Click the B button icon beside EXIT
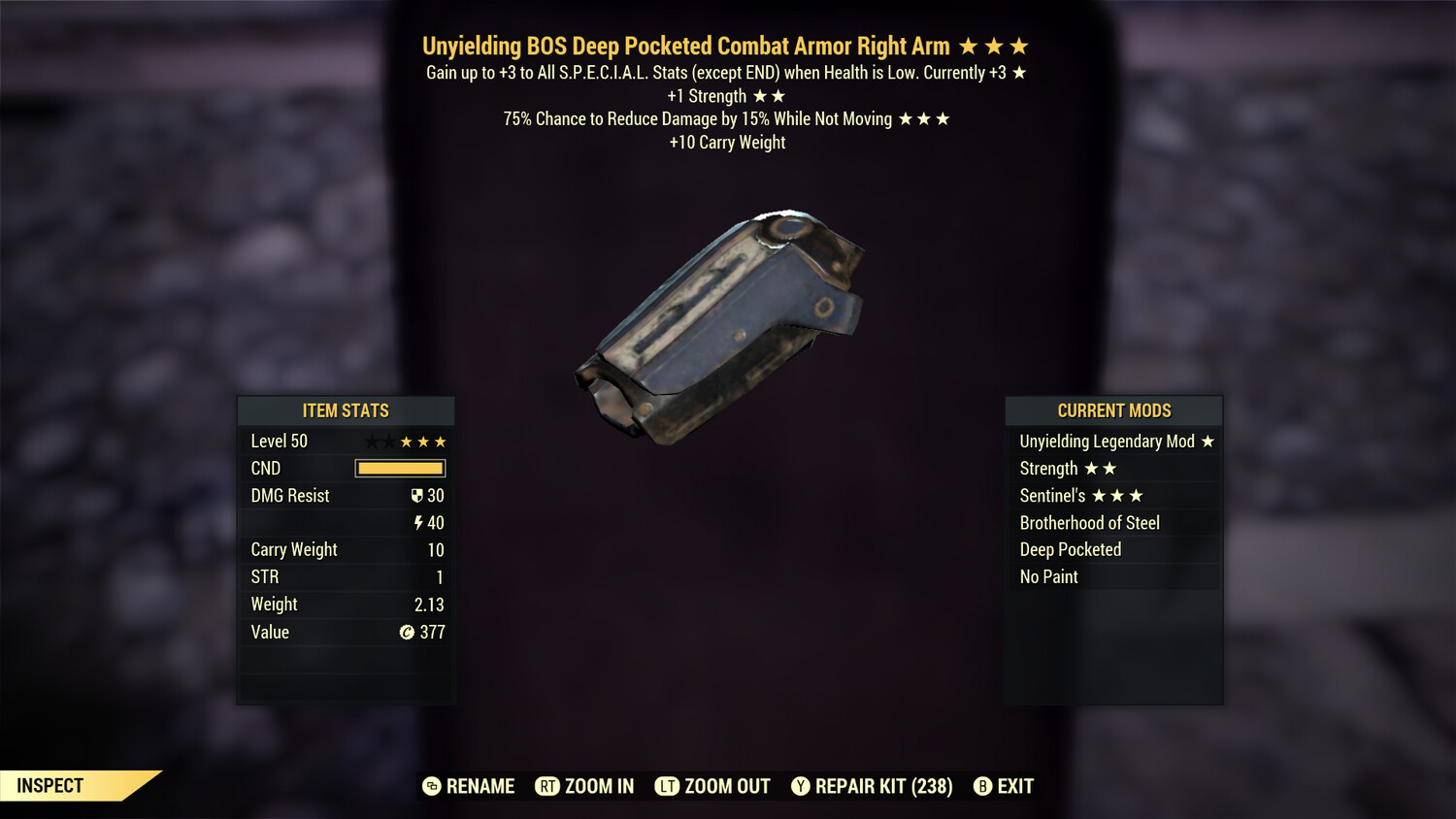 coord(984,786)
